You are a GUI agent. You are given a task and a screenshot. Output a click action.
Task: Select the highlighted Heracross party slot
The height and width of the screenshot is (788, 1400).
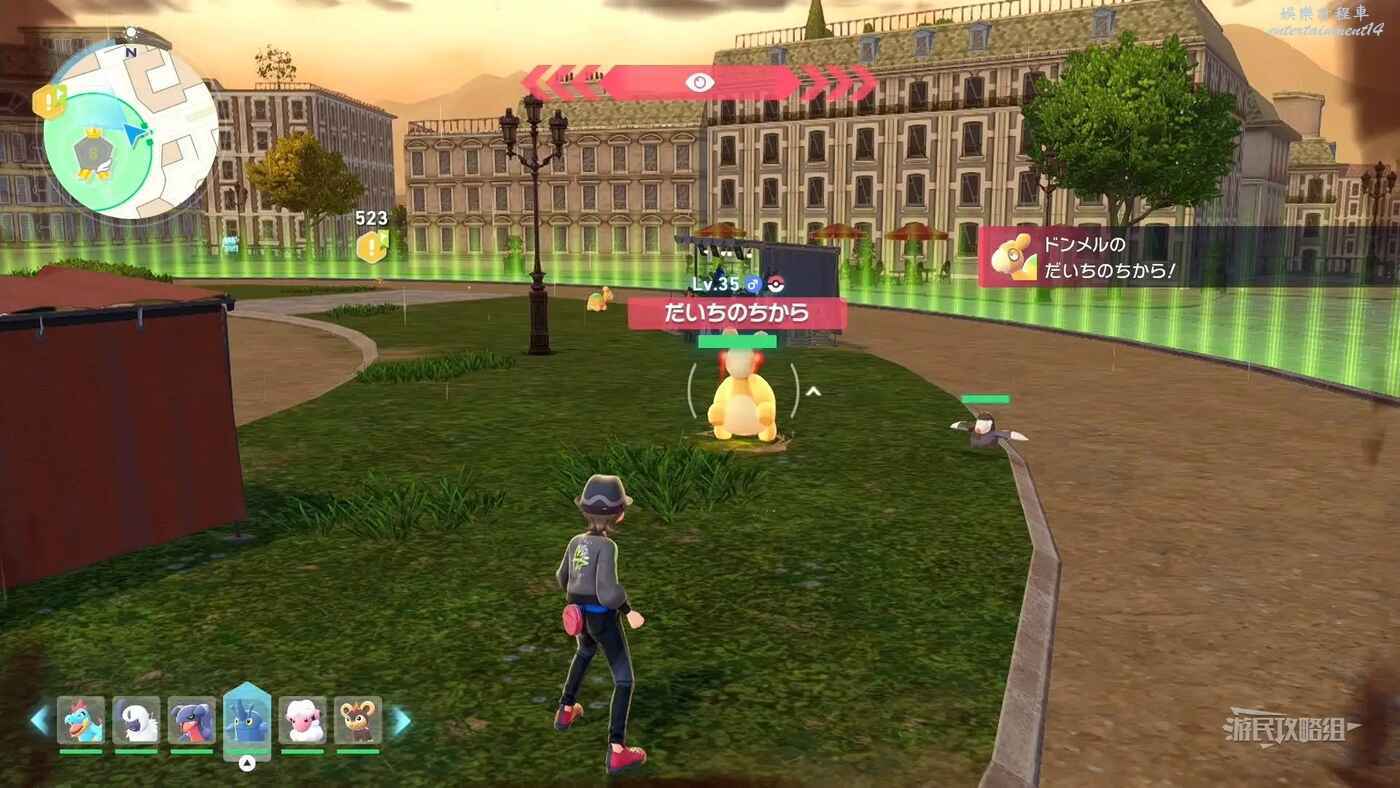(247, 720)
